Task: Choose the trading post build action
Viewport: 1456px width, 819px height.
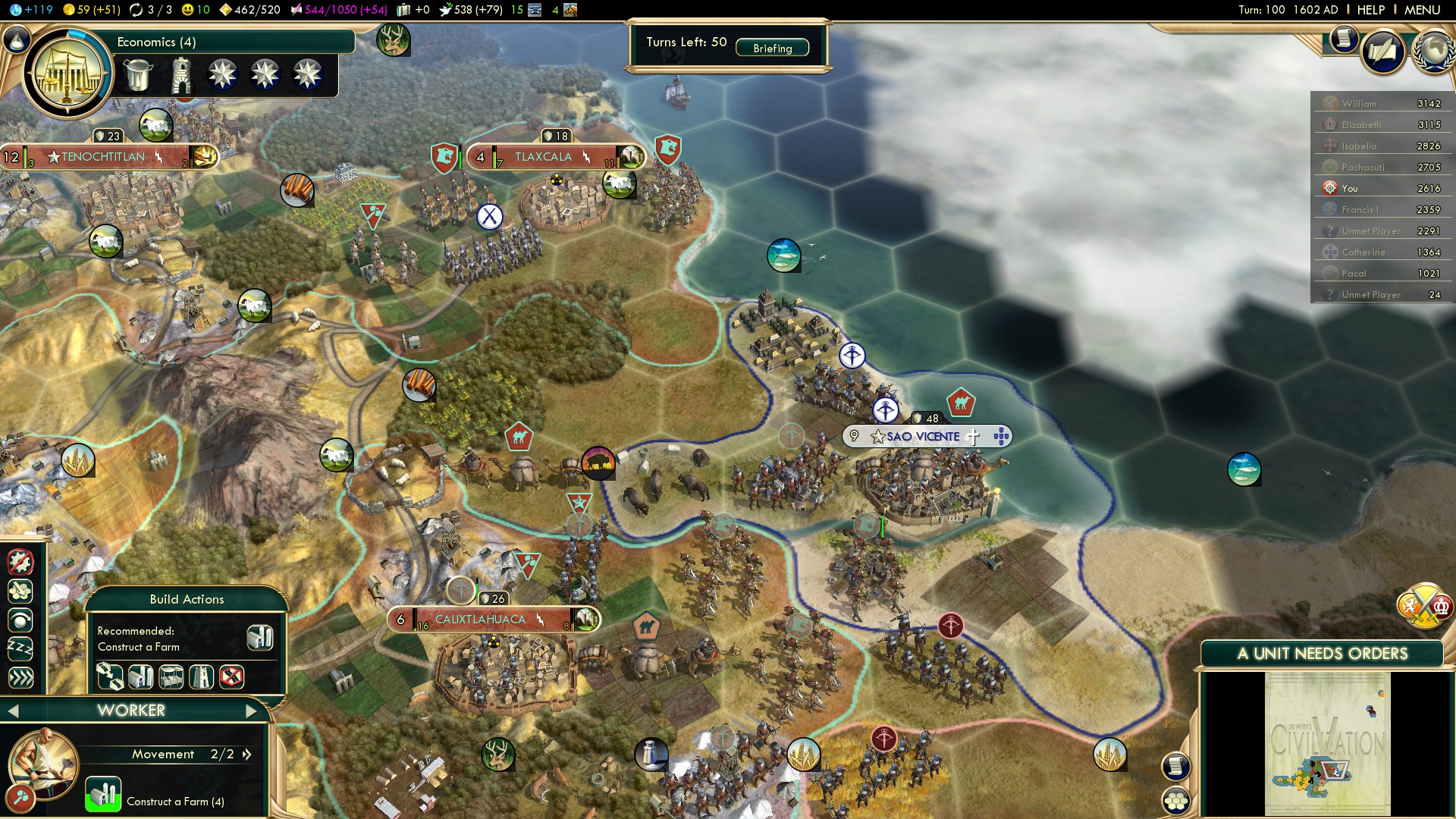Action: [171, 676]
